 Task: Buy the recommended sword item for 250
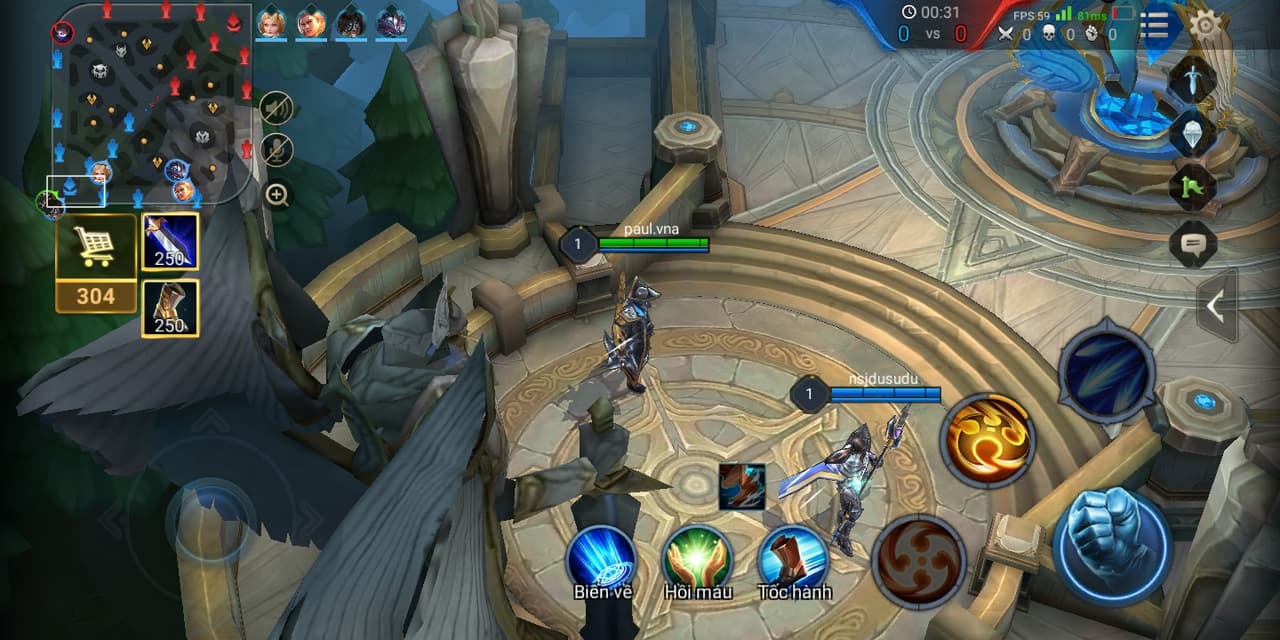tap(169, 241)
